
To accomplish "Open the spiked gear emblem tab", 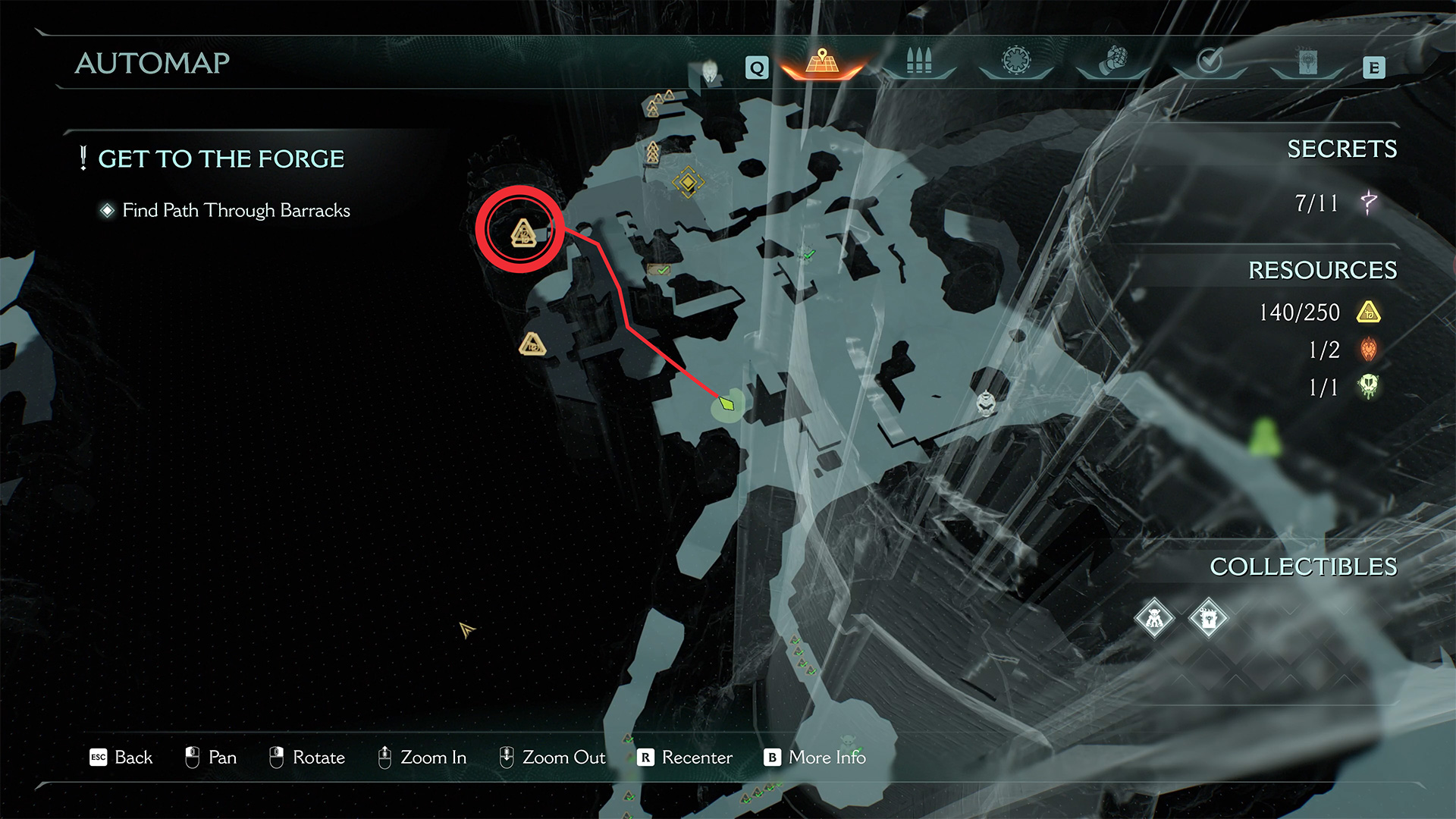I will [x=1016, y=61].
